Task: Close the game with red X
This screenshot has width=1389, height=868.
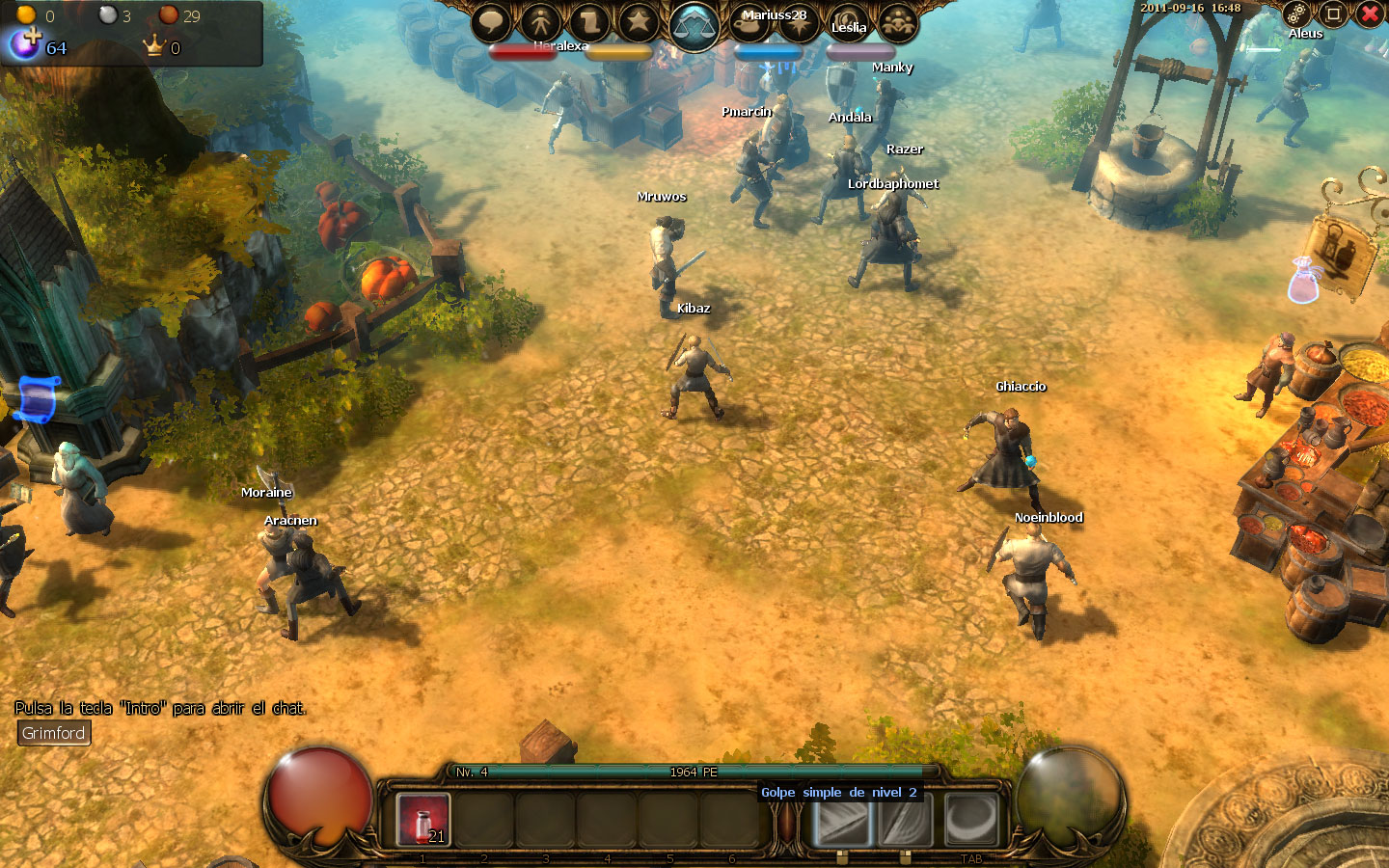Action: 1370,14
